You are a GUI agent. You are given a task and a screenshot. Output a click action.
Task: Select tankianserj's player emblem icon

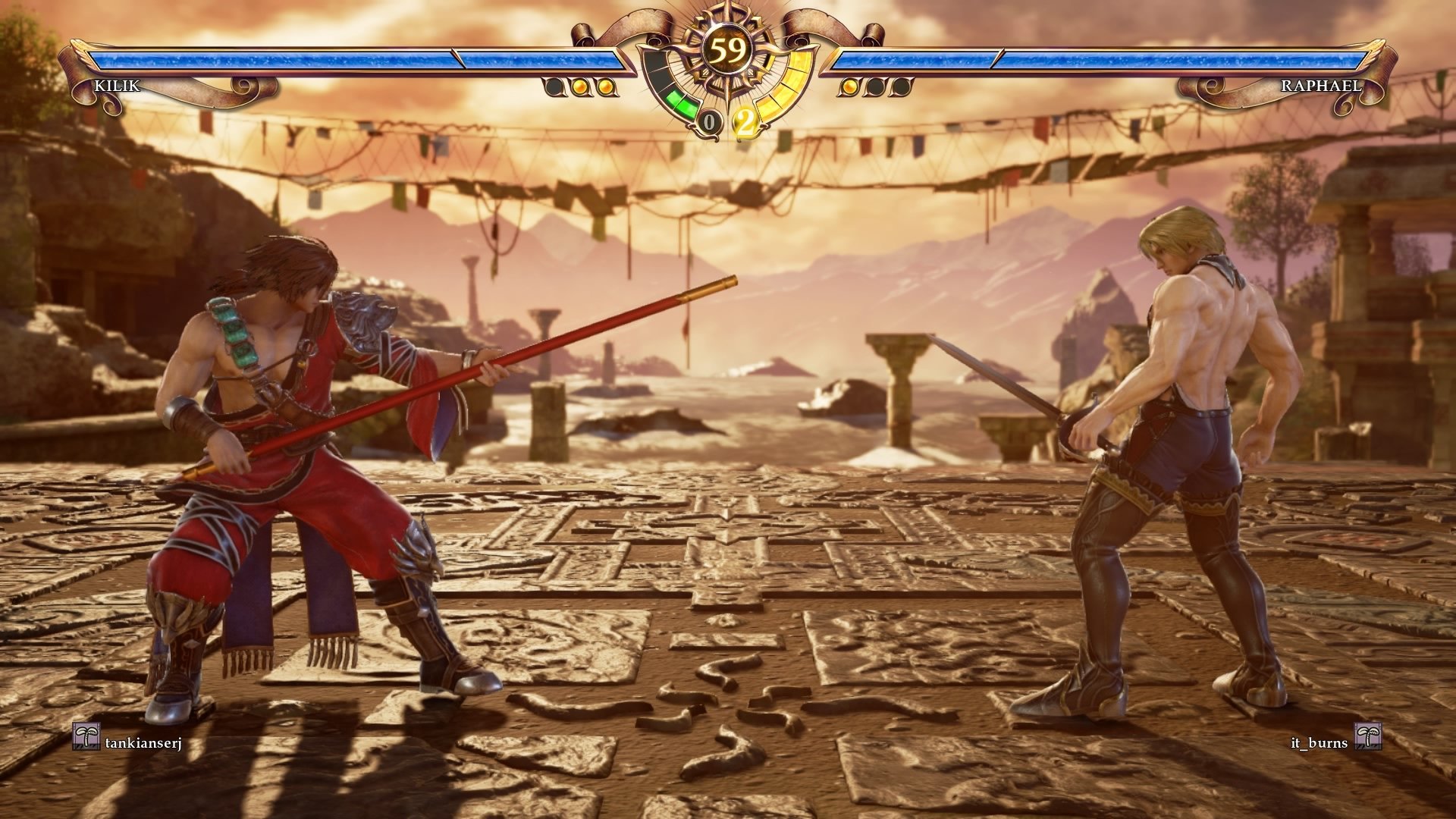(86, 736)
